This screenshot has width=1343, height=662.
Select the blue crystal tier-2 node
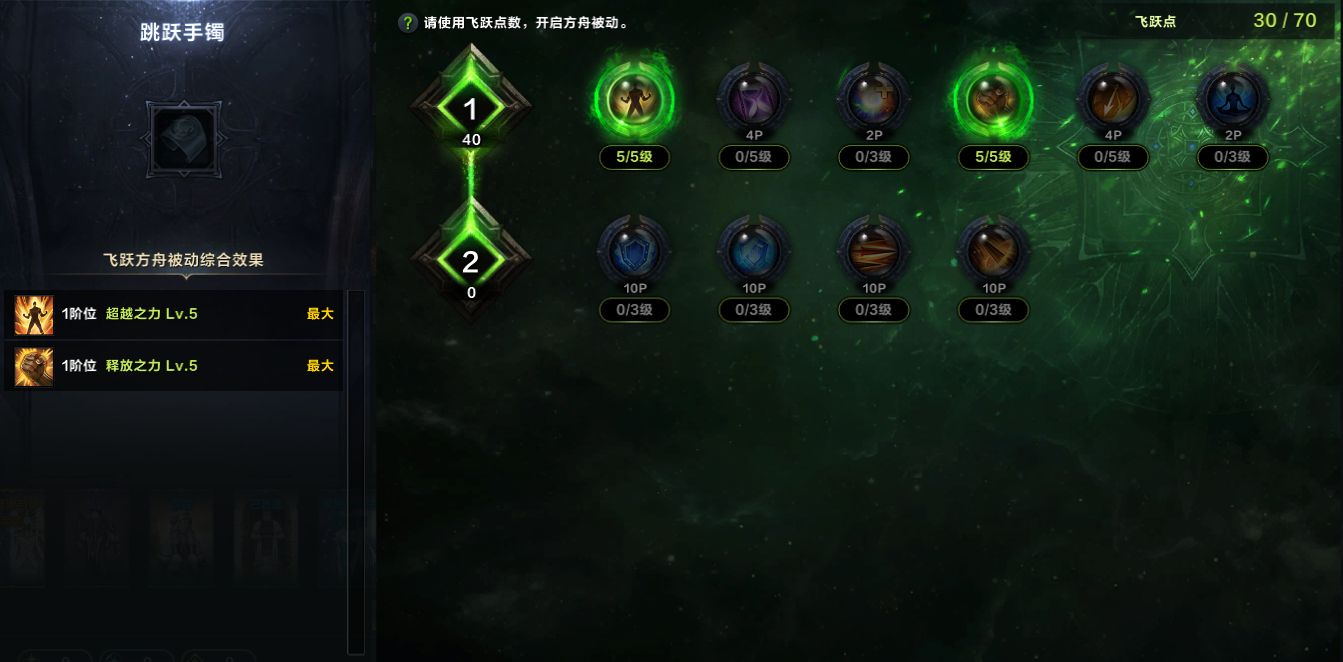click(x=754, y=252)
